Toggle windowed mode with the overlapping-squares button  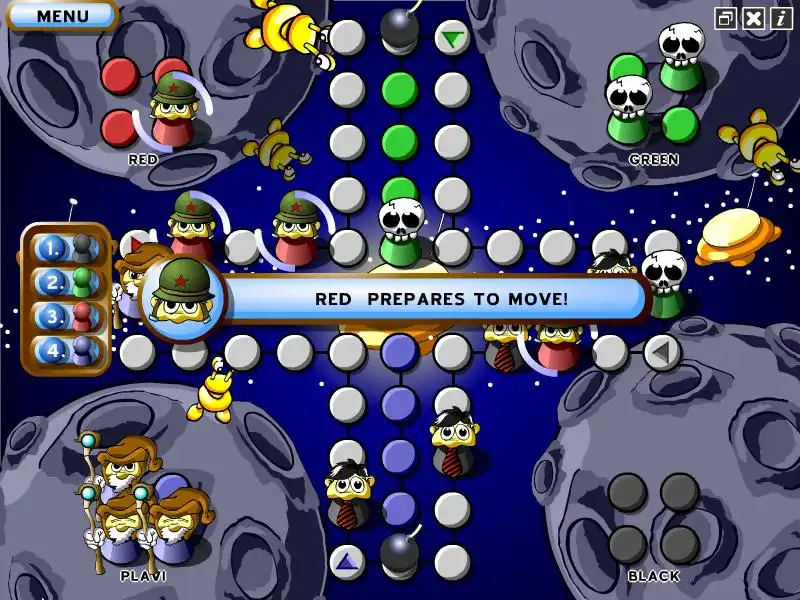pyautogui.click(x=726, y=18)
